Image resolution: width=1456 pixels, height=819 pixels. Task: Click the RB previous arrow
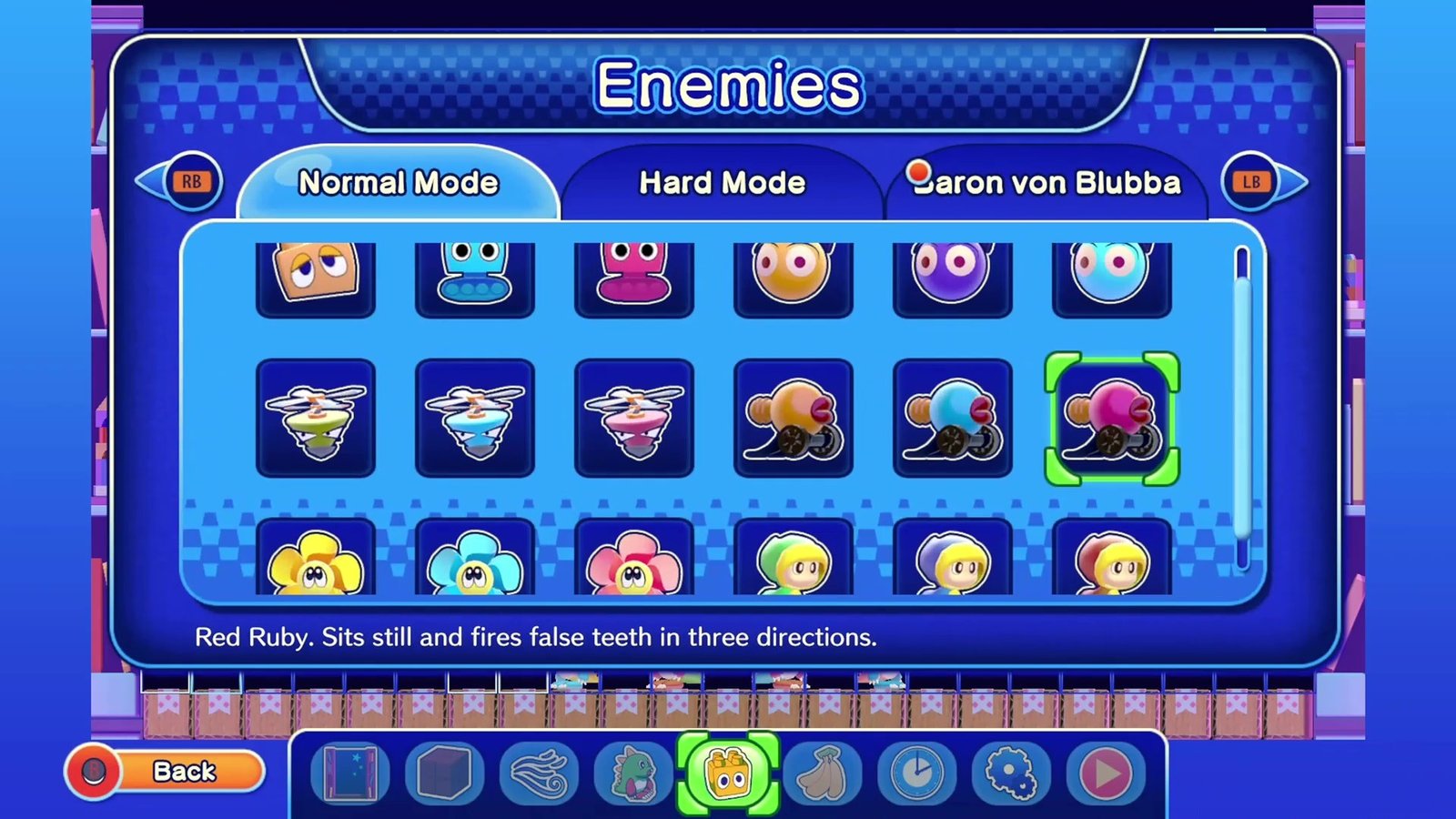pyautogui.click(x=191, y=182)
